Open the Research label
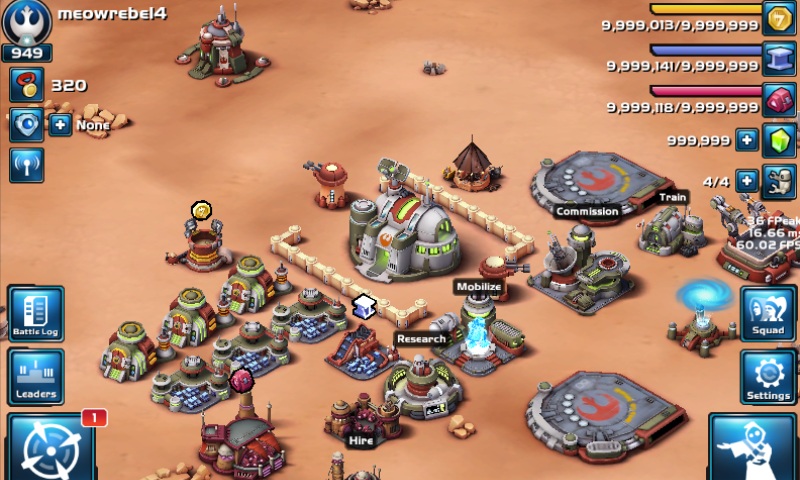800x480 pixels. [420, 339]
